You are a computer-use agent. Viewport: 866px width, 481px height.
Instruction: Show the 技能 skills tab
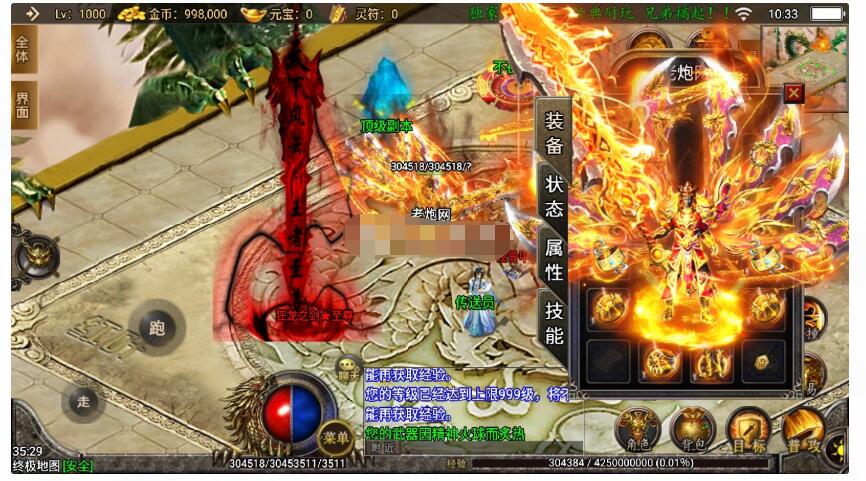[x=553, y=322]
